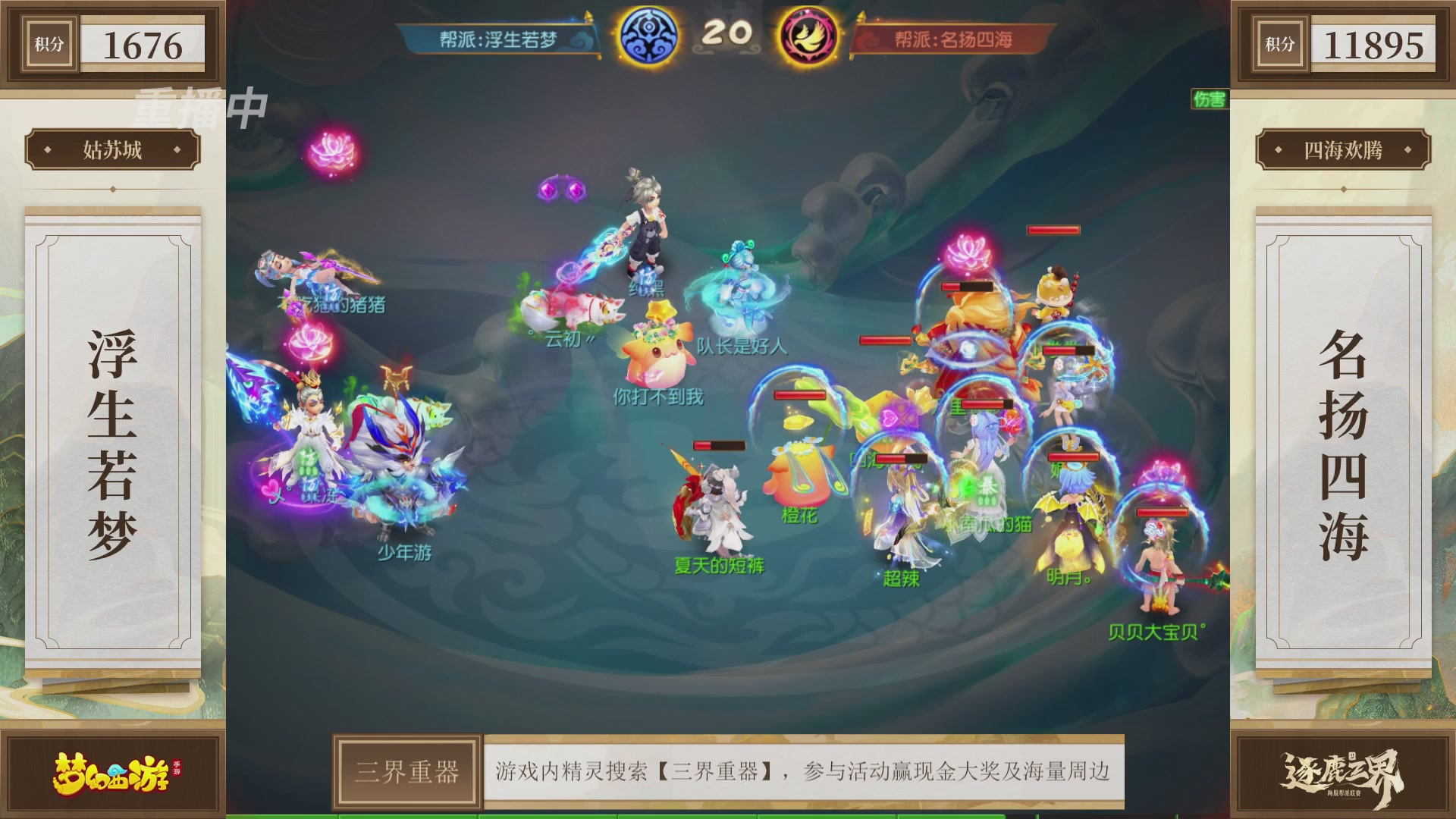Expand the 姑苏城 map banner
This screenshot has width=1456, height=819.
108,149
